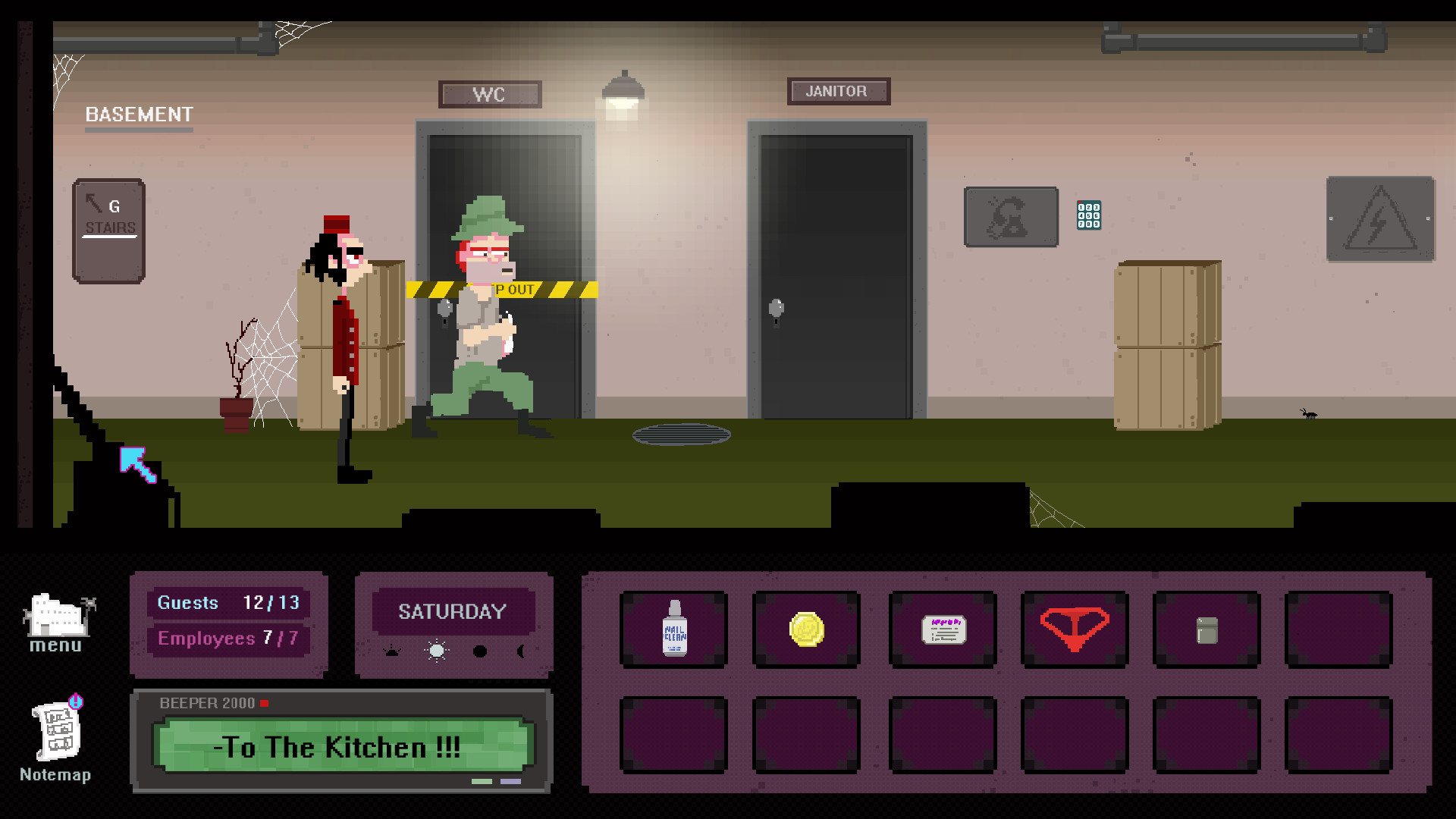
Task: Click the WC door sign
Action: 490,94
